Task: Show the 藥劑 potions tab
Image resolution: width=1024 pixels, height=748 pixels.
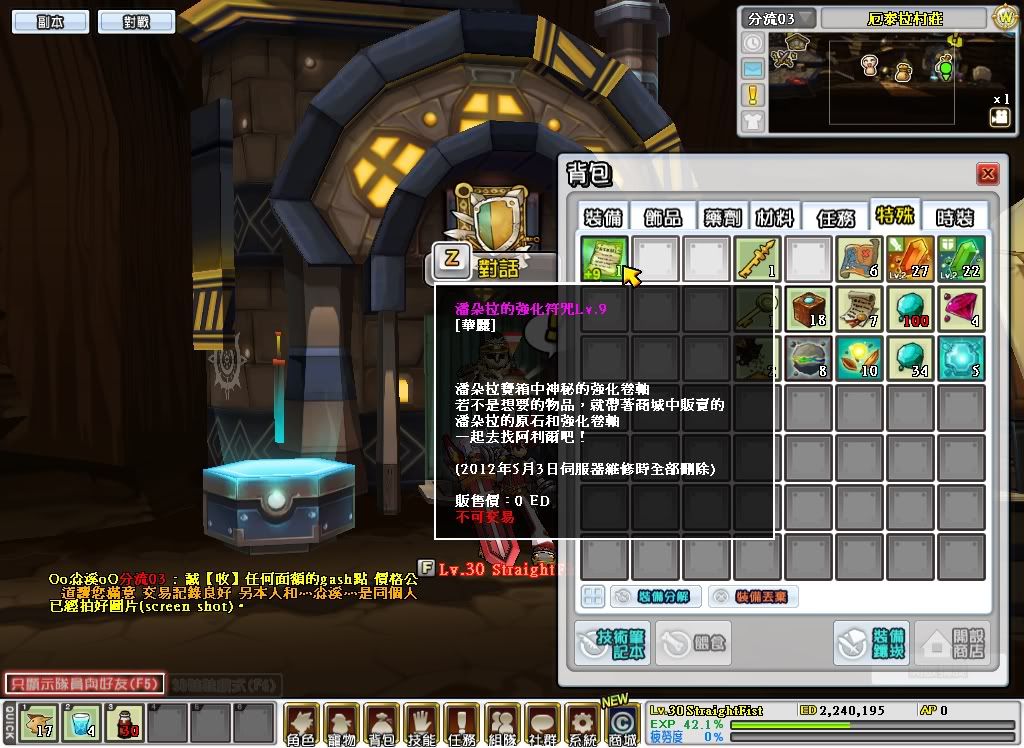Action: [720, 217]
